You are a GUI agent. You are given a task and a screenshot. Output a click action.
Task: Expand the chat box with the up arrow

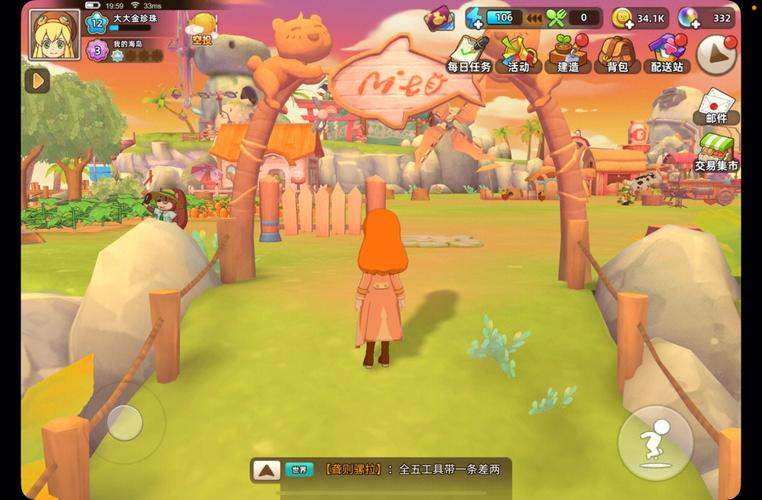point(265,469)
